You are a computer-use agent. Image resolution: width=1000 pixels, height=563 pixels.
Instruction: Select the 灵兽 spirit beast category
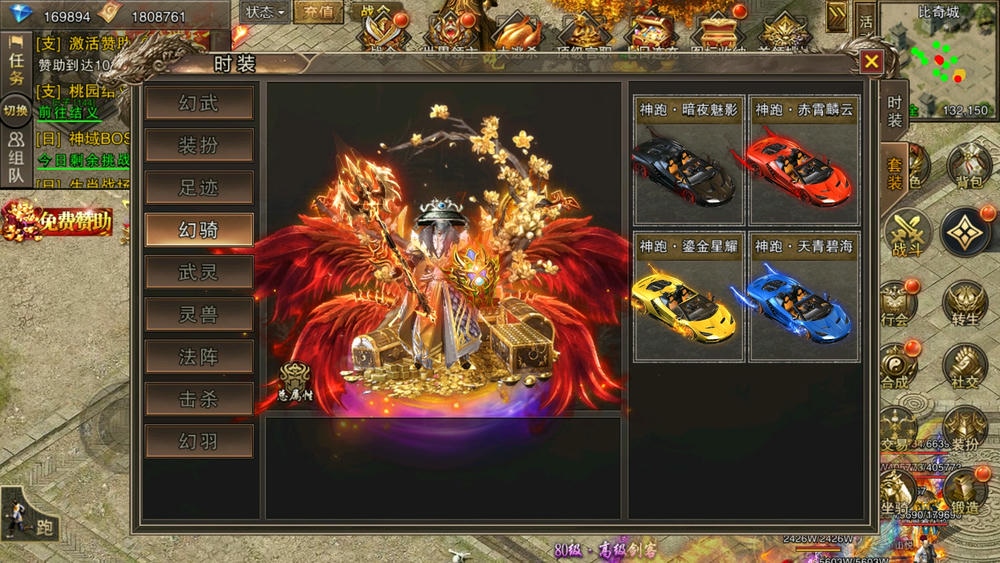[x=199, y=315]
